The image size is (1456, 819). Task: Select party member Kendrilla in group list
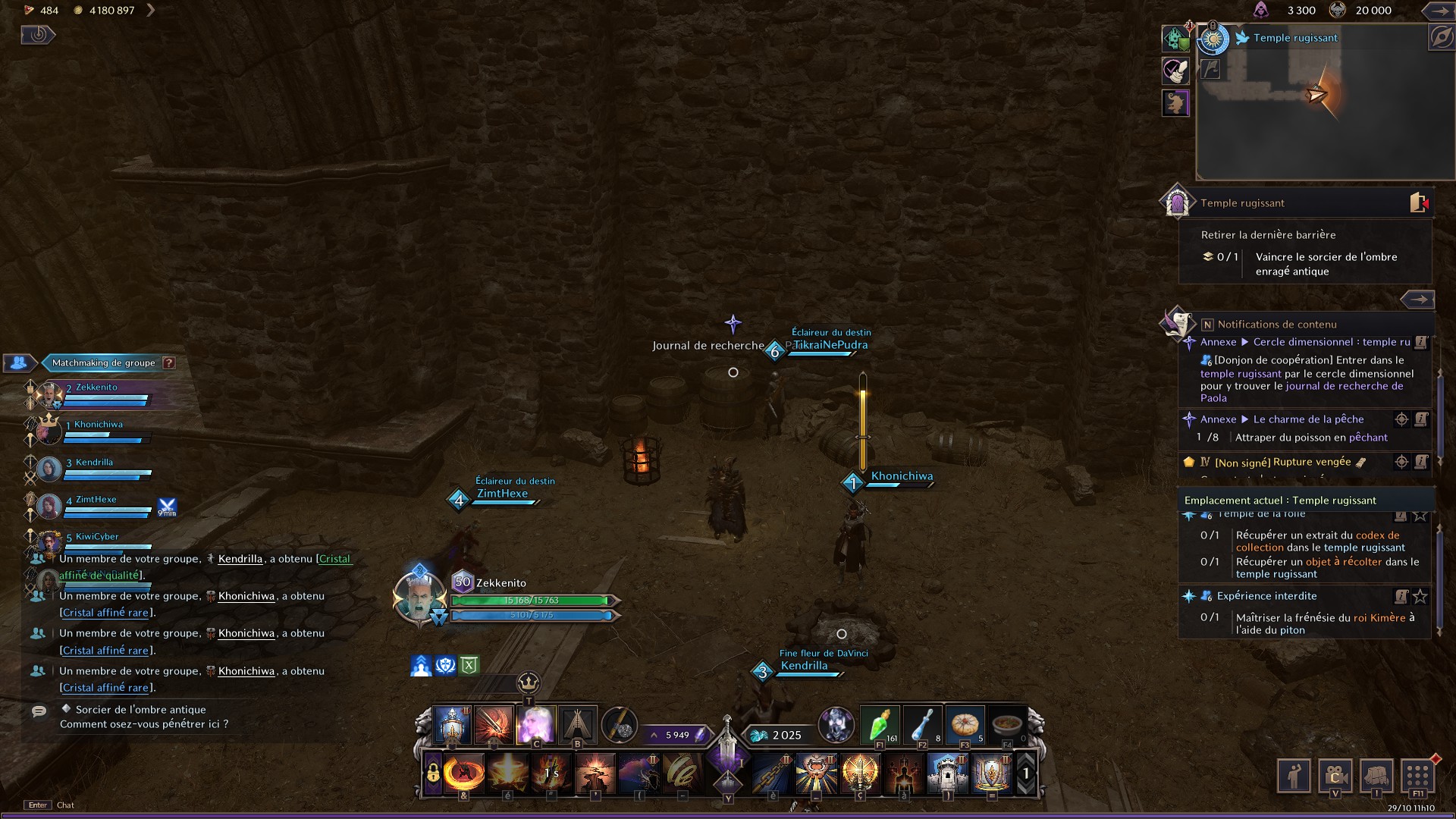94,463
